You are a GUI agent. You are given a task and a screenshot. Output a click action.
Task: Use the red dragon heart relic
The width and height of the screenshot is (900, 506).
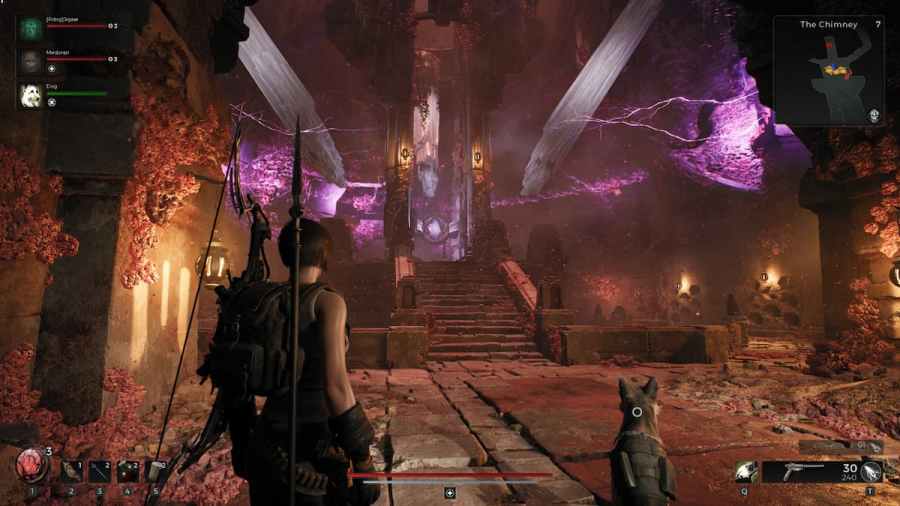point(31,467)
